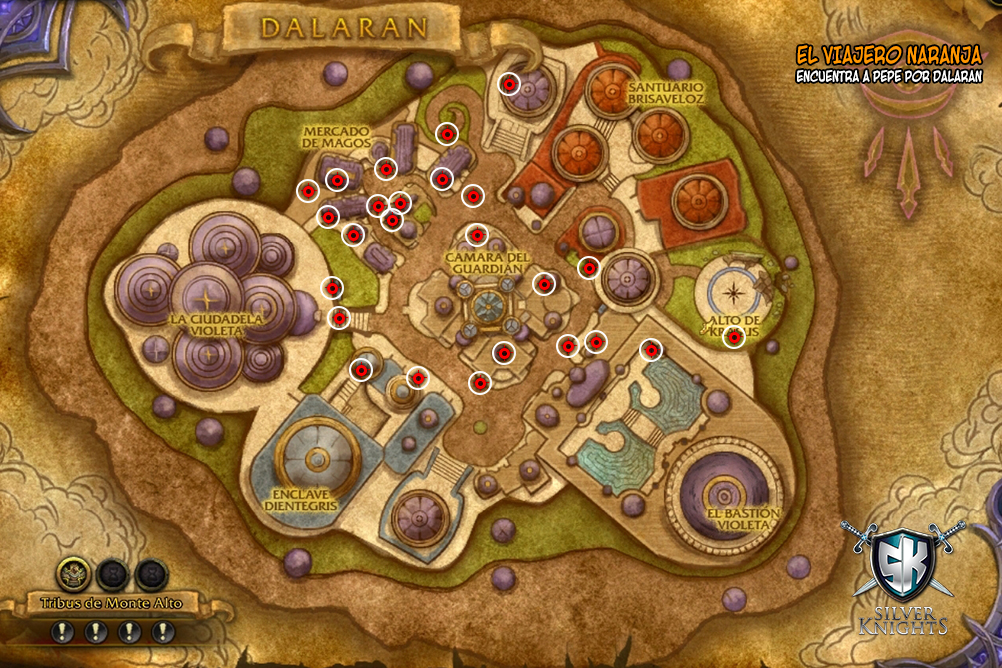
Task: Select the Pepe marker at Alto de Krasus
Action: click(x=734, y=338)
